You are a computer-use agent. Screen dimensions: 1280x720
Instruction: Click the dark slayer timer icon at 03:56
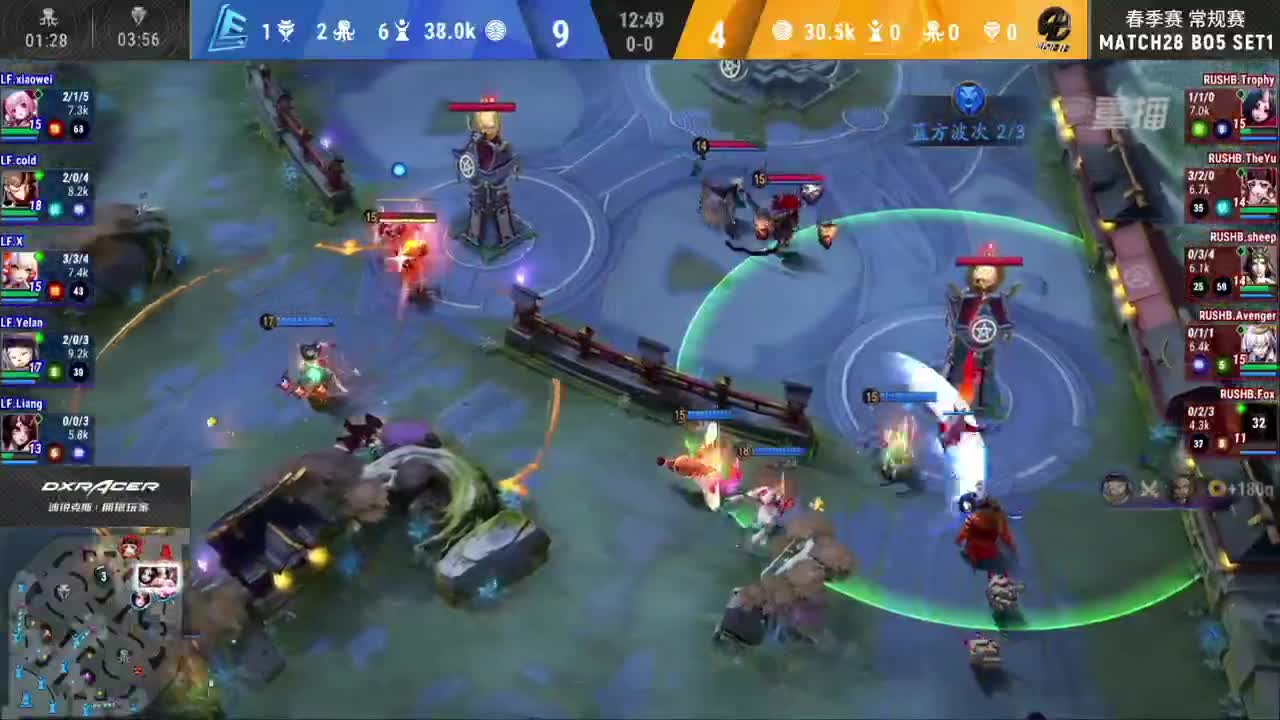[138, 15]
